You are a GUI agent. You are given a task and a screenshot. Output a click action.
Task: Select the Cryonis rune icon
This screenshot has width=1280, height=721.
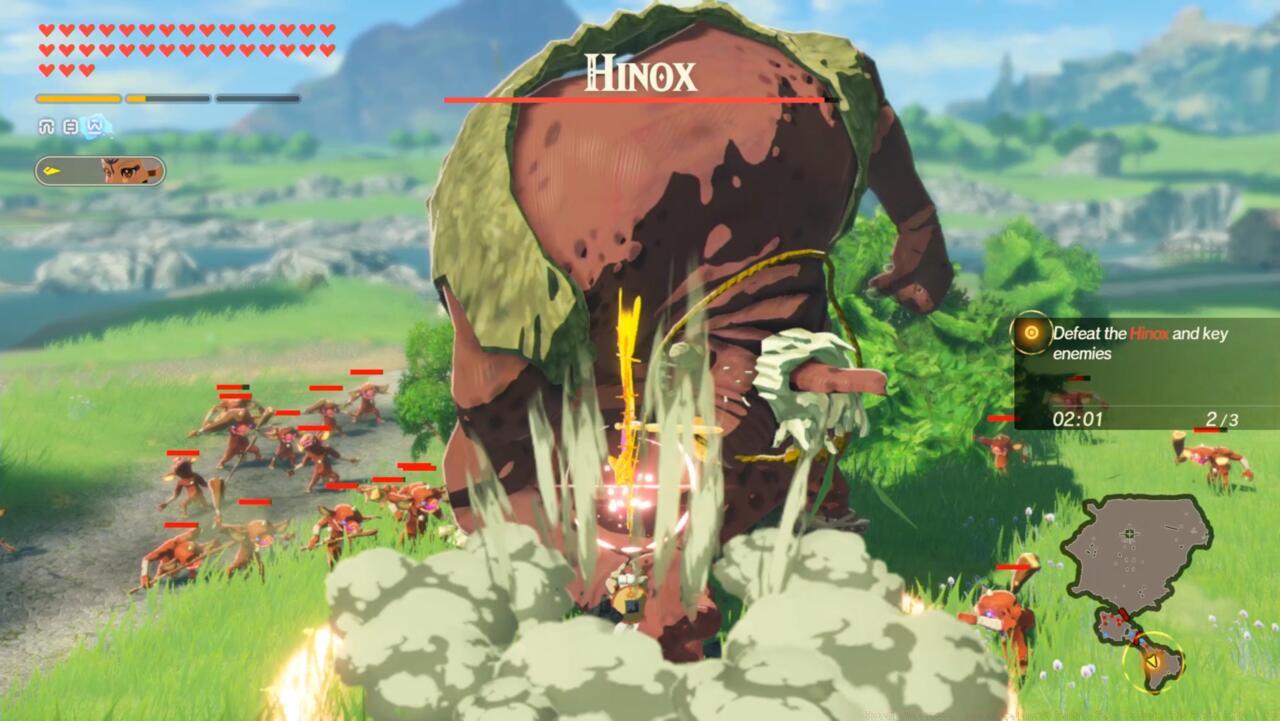tap(93, 127)
